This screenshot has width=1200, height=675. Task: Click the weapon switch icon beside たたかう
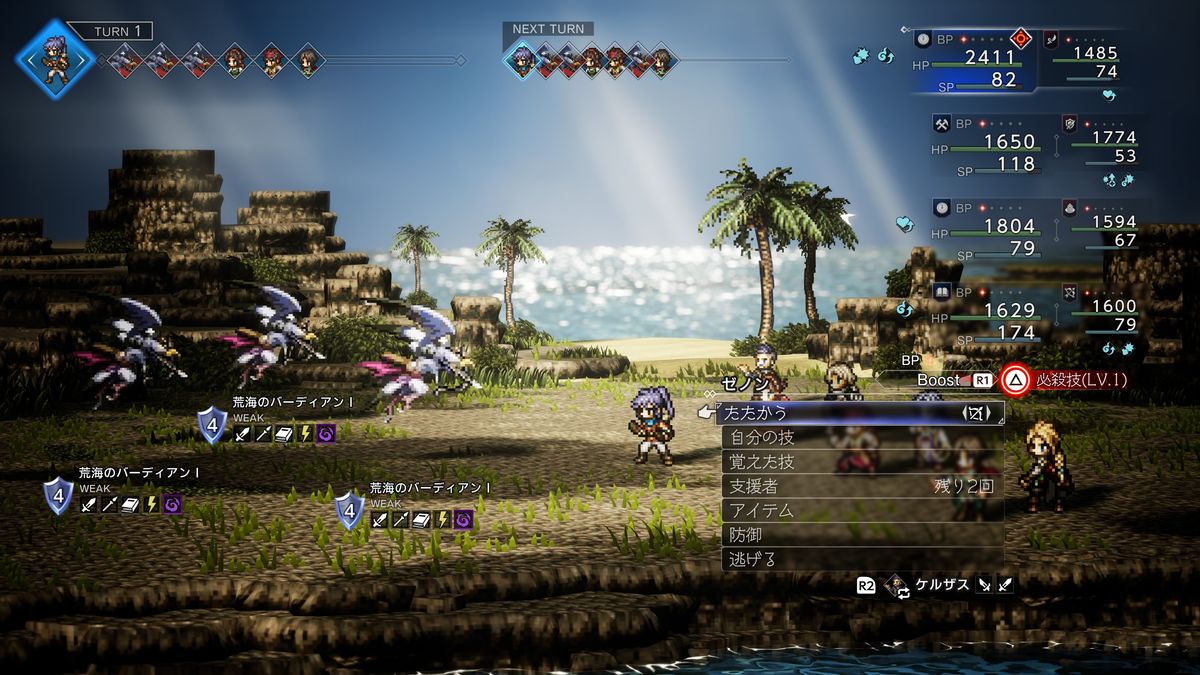tap(976, 412)
